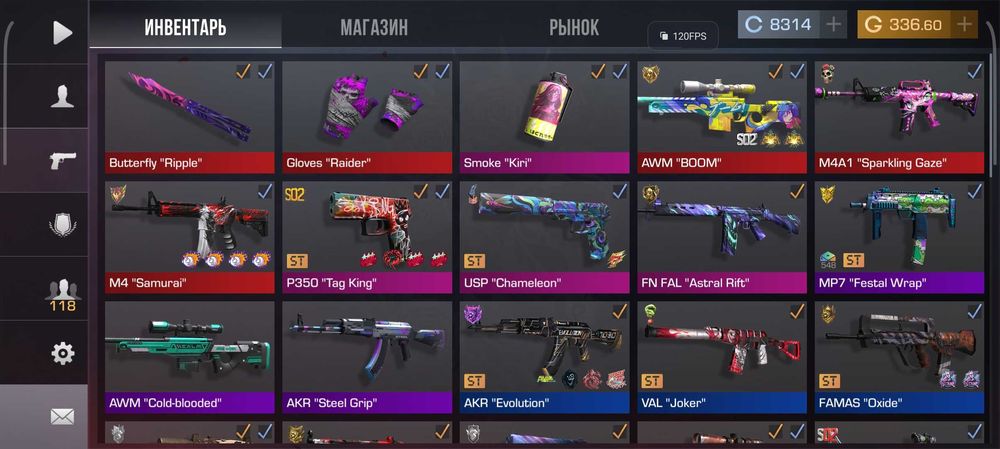Open the Рынок tab
The image size is (1000, 449).
click(574, 27)
